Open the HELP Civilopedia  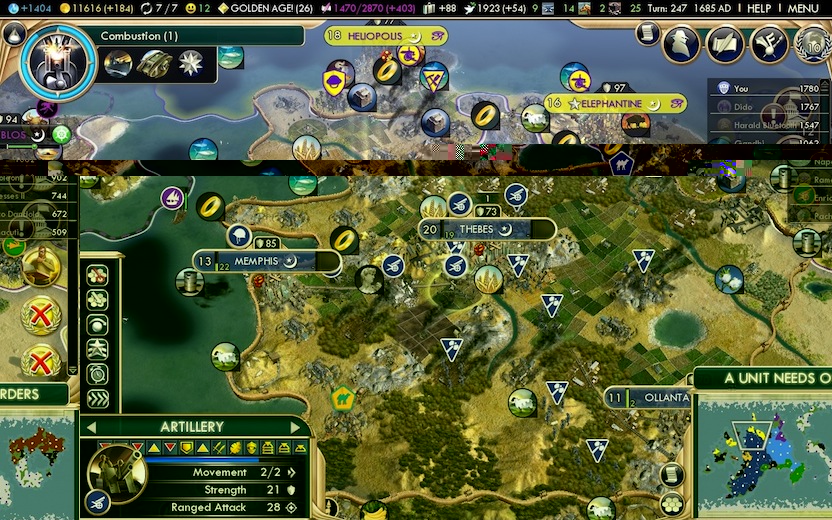tap(759, 8)
